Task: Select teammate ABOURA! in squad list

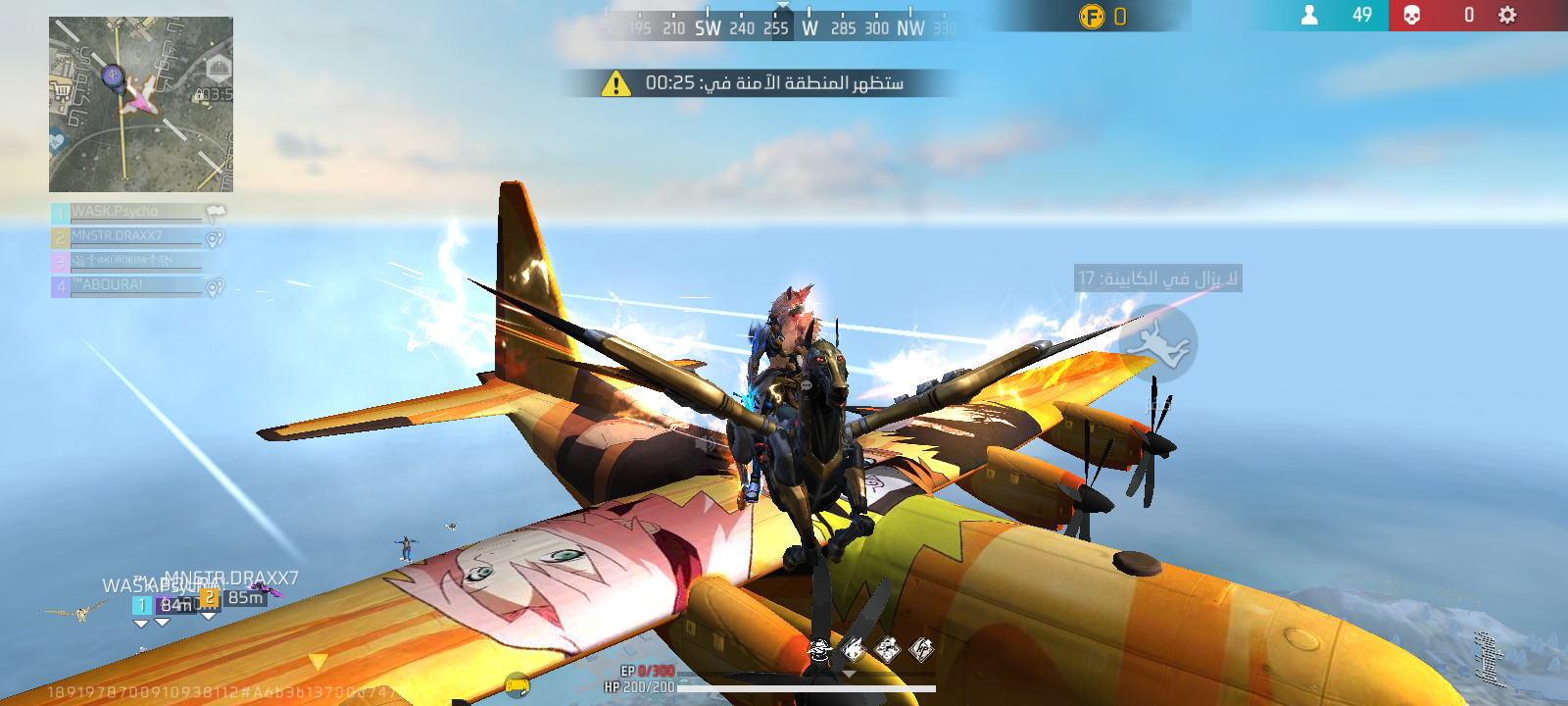Action: click(x=127, y=285)
